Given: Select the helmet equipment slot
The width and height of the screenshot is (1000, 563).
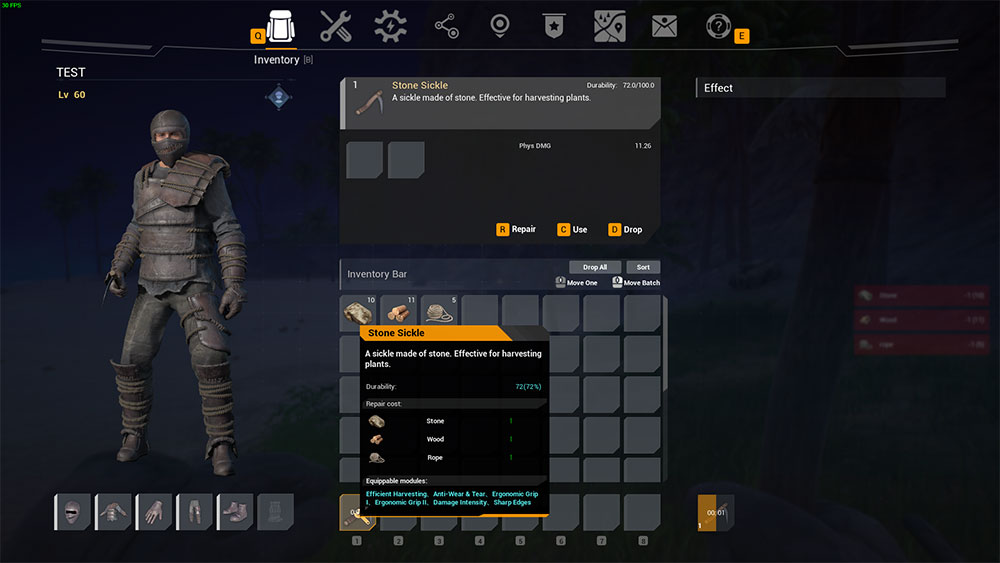Looking at the screenshot, I should click(x=72, y=512).
